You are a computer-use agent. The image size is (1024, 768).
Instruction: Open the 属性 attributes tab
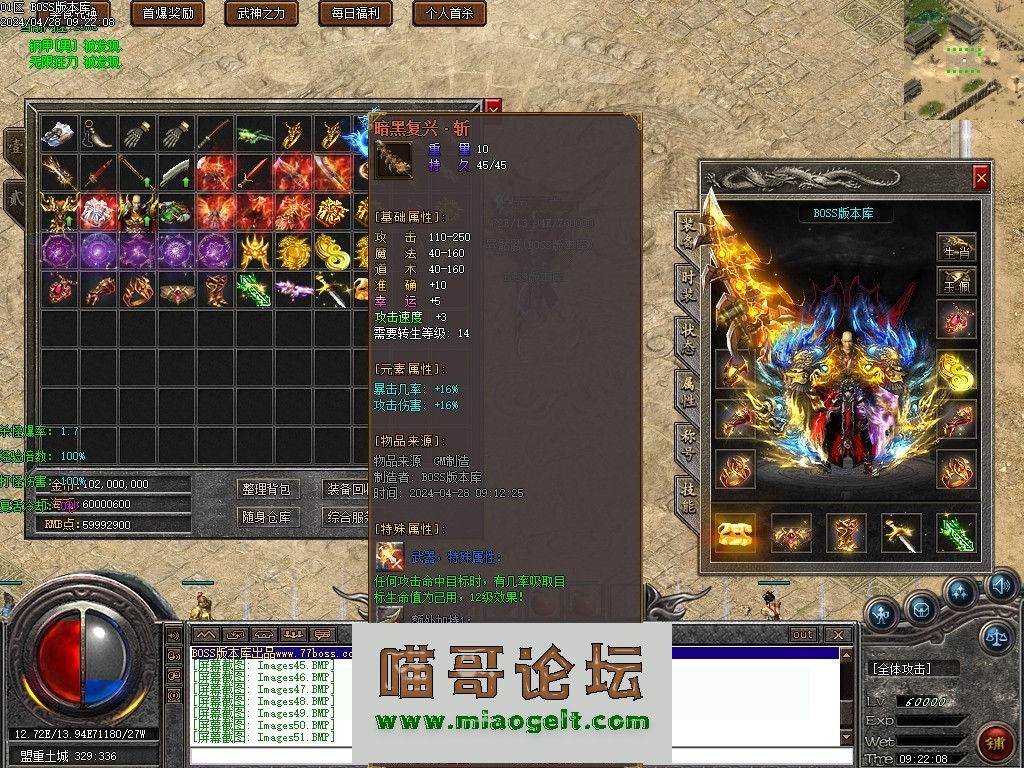tap(687, 387)
